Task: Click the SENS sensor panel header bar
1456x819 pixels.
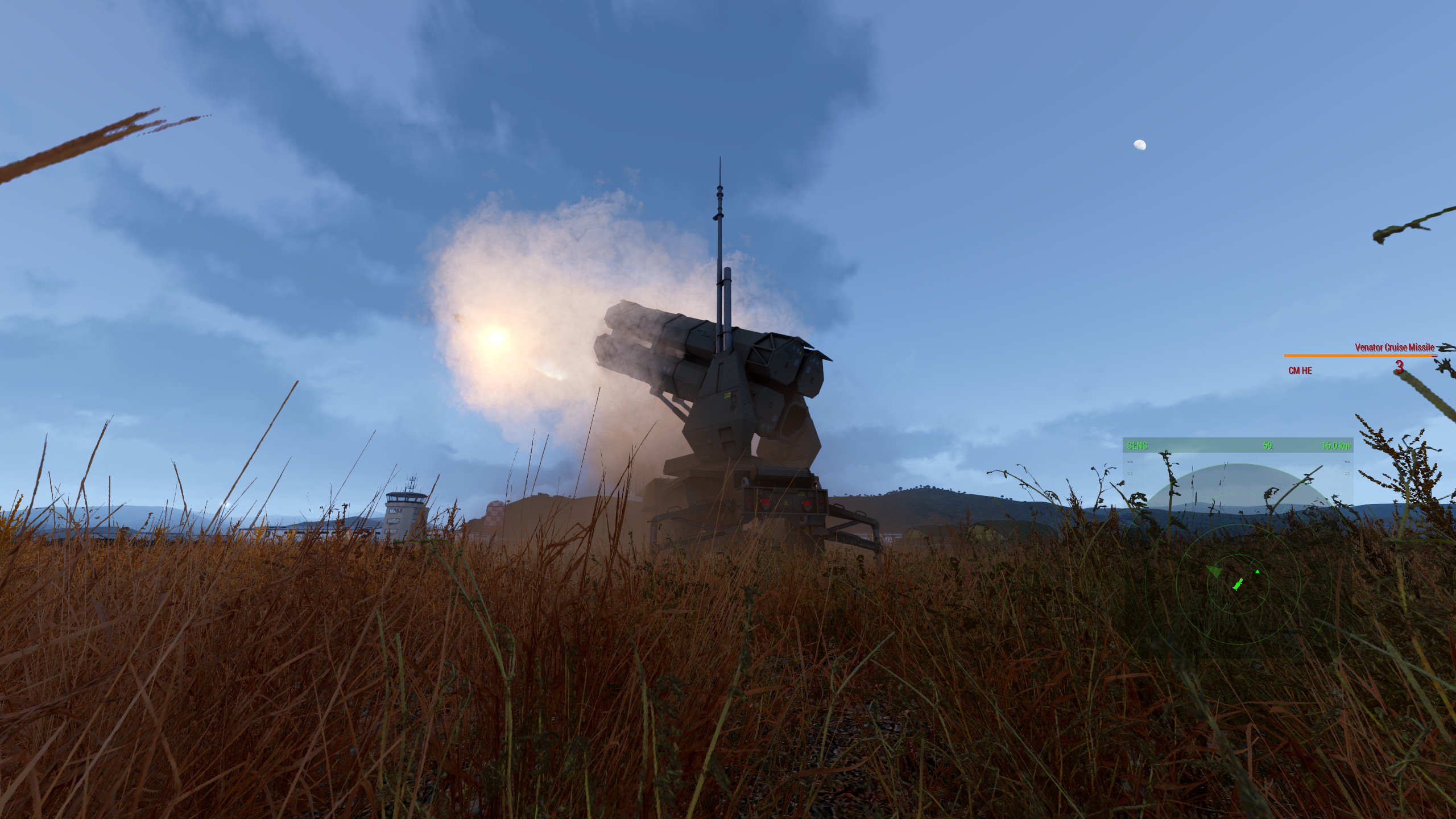Action: tap(1238, 445)
